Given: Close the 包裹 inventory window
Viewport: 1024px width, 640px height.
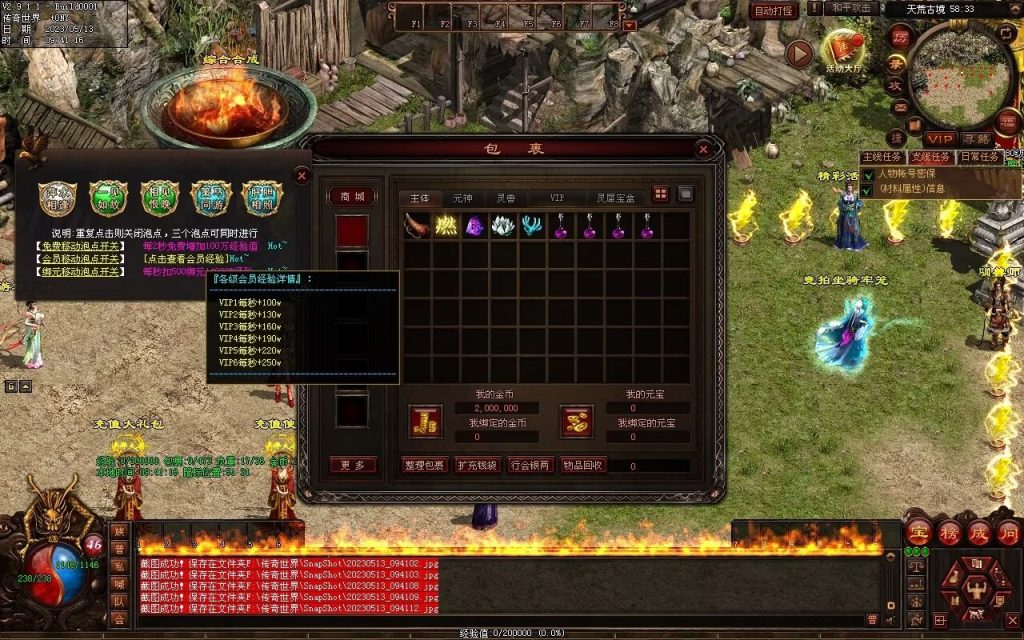Looking at the screenshot, I should (703, 149).
